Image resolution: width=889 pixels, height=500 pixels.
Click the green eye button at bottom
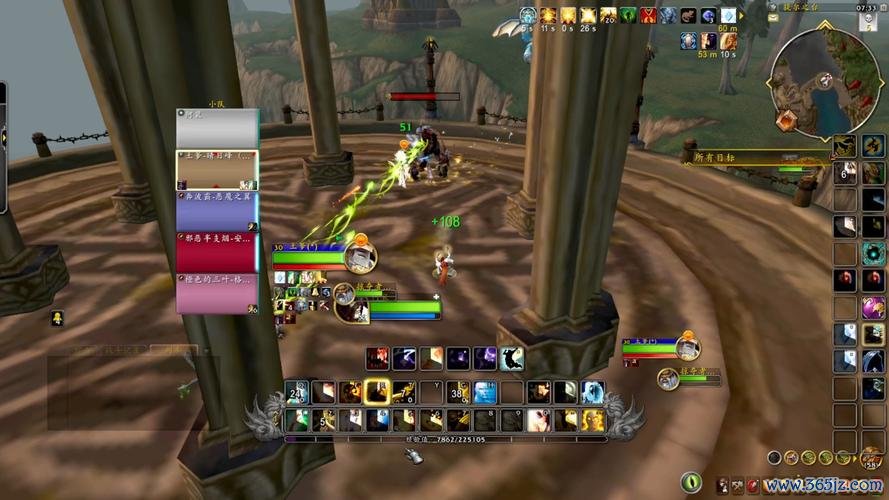pos(690,483)
